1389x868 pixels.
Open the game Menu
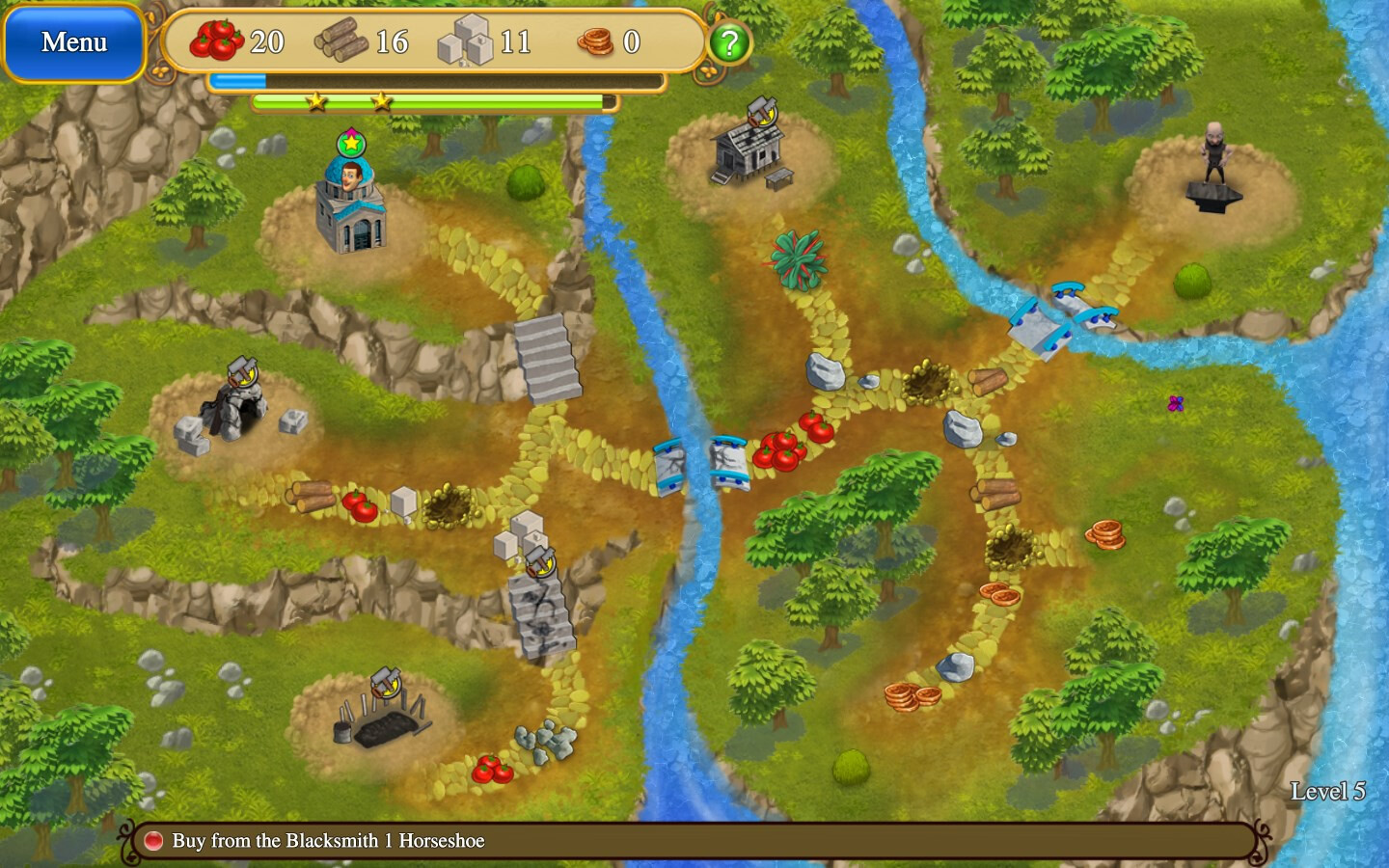pos(72,41)
